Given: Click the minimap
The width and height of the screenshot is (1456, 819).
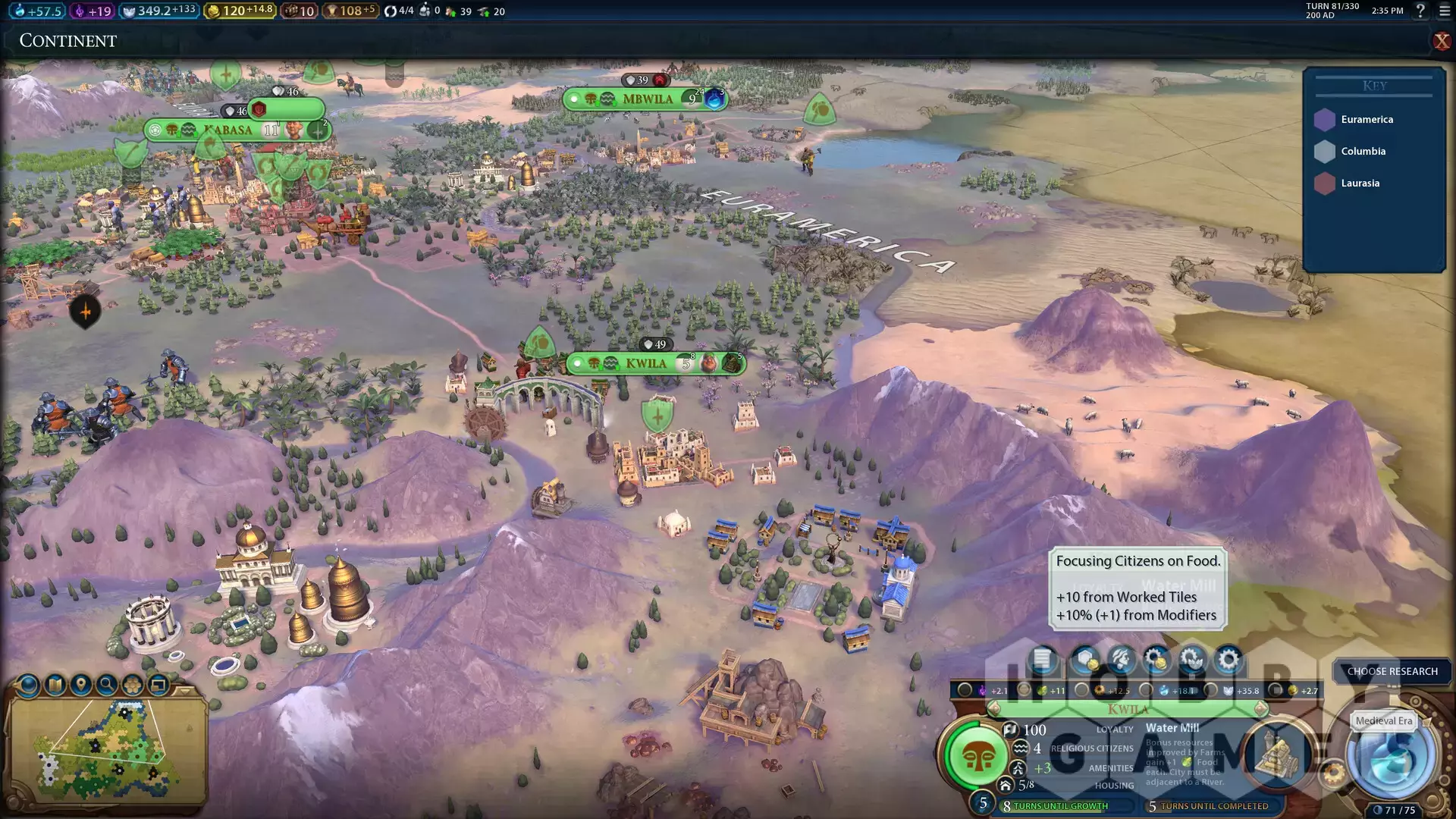Looking at the screenshot, I should (106, 751).
